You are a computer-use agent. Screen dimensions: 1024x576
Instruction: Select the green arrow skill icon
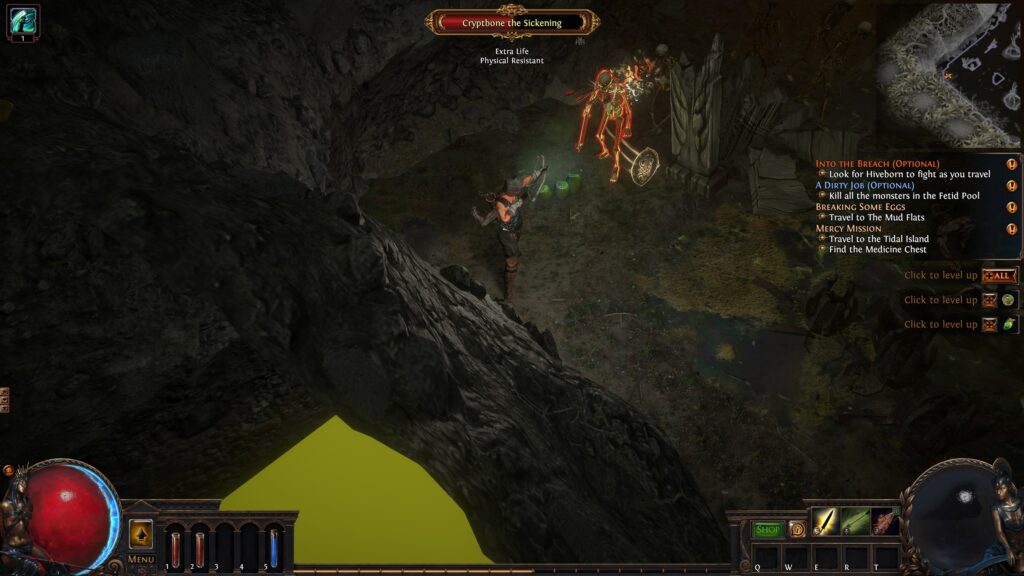click(x=855, y=522)
